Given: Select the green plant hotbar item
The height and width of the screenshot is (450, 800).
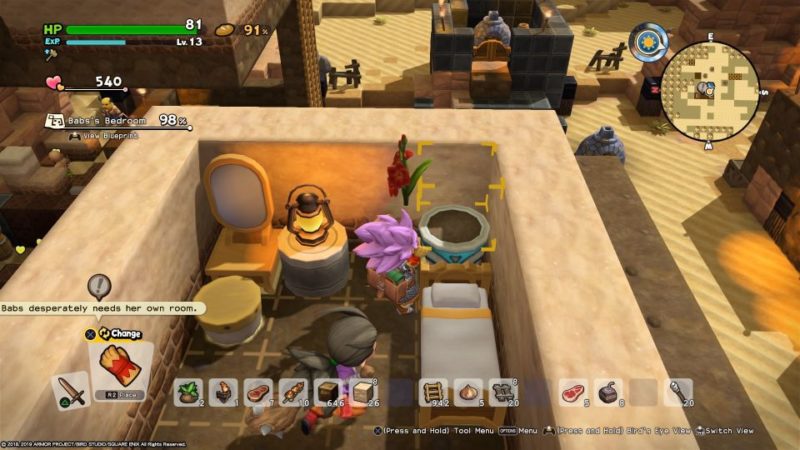Looking at the screenshot, I should [187, 392].
